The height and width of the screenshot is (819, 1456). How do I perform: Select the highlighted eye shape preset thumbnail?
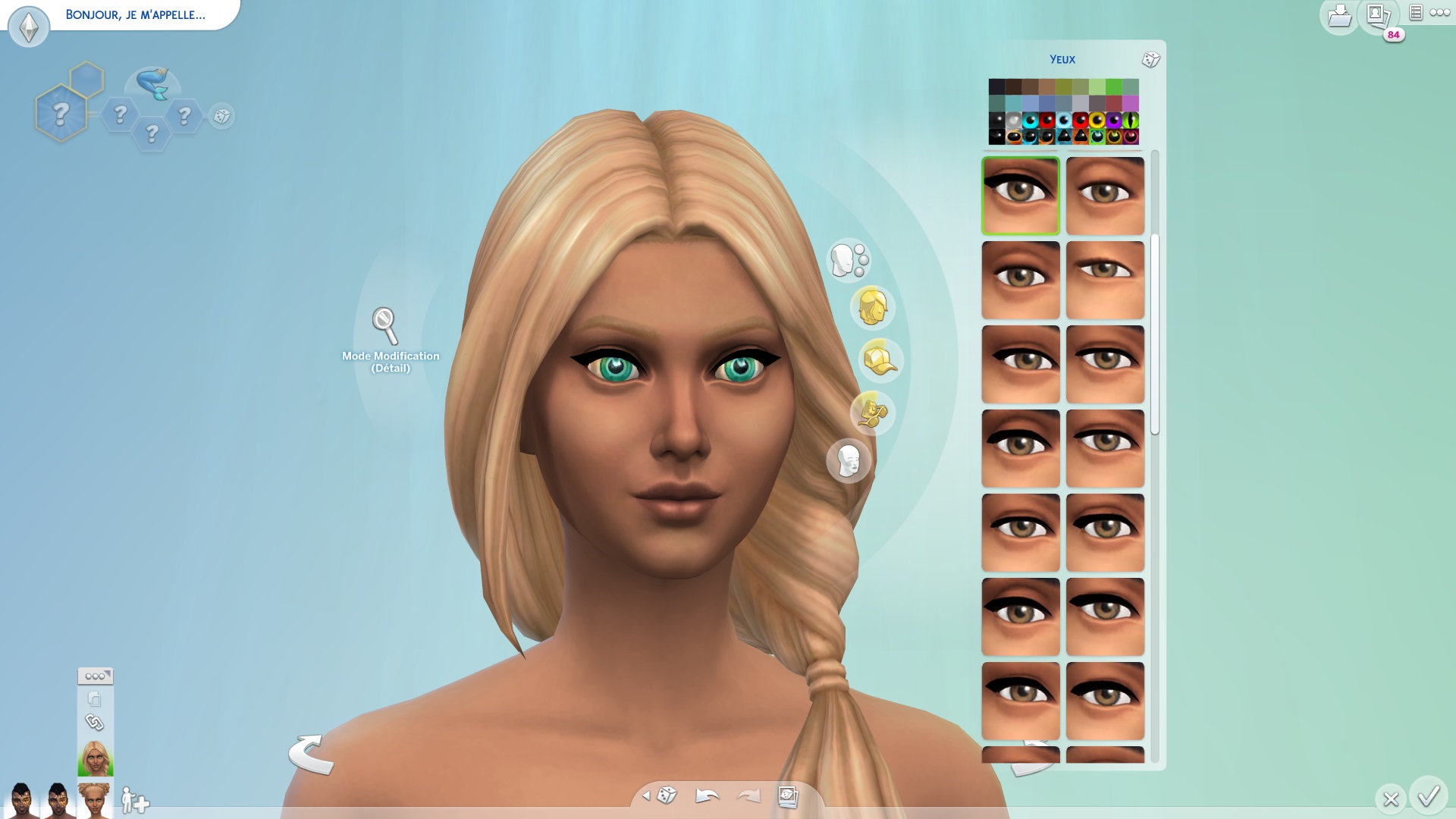[1021, 196]
